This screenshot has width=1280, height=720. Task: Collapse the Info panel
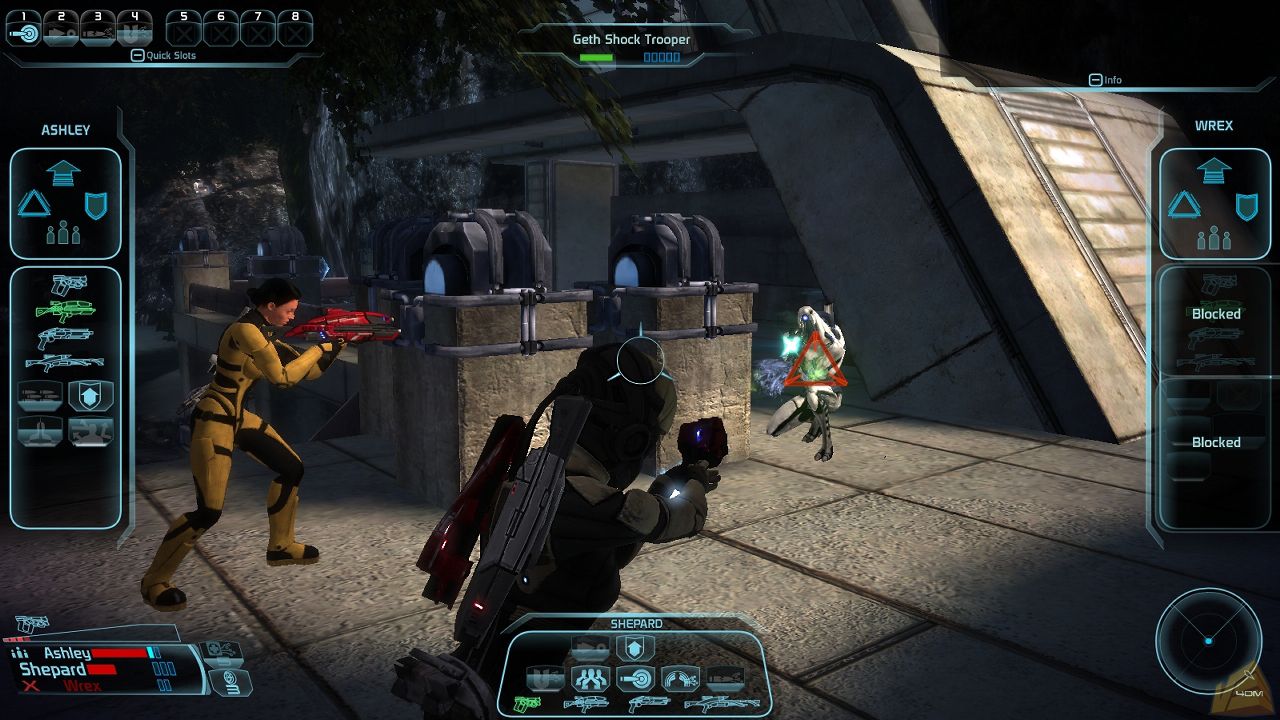pyautogui.click(x=1096, y=80)
